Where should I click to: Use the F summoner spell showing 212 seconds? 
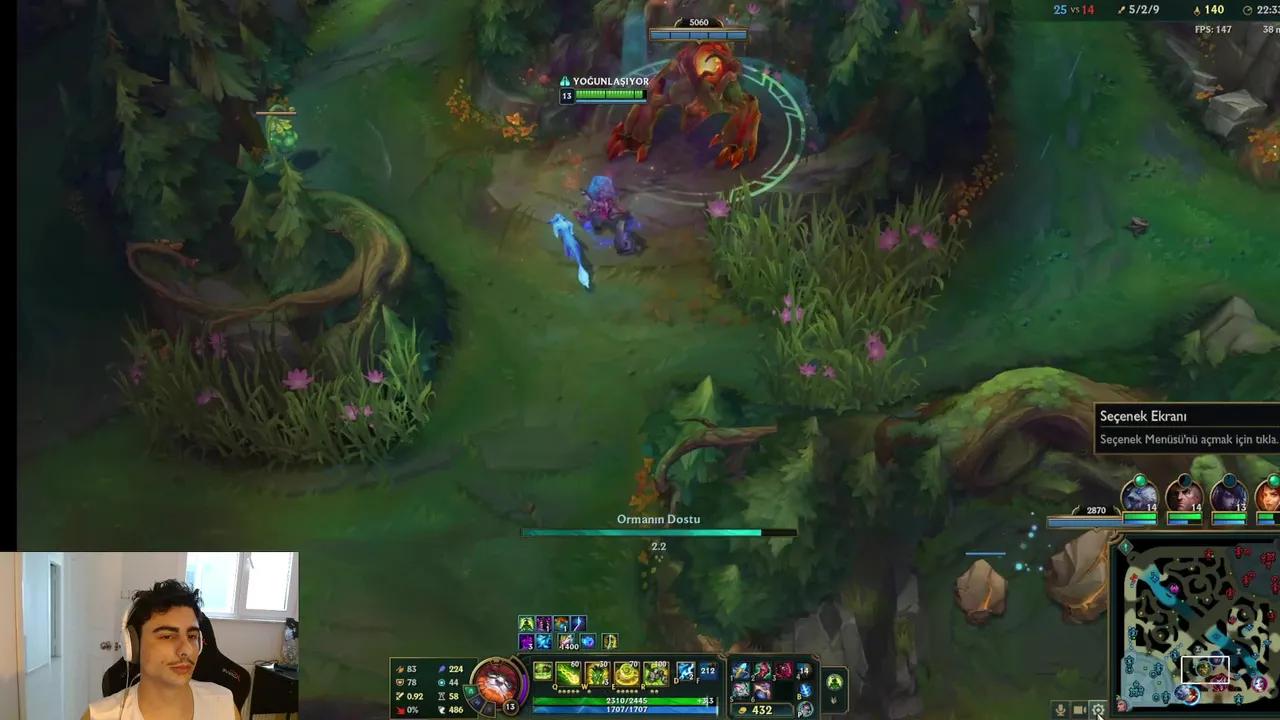coord(708,671)
